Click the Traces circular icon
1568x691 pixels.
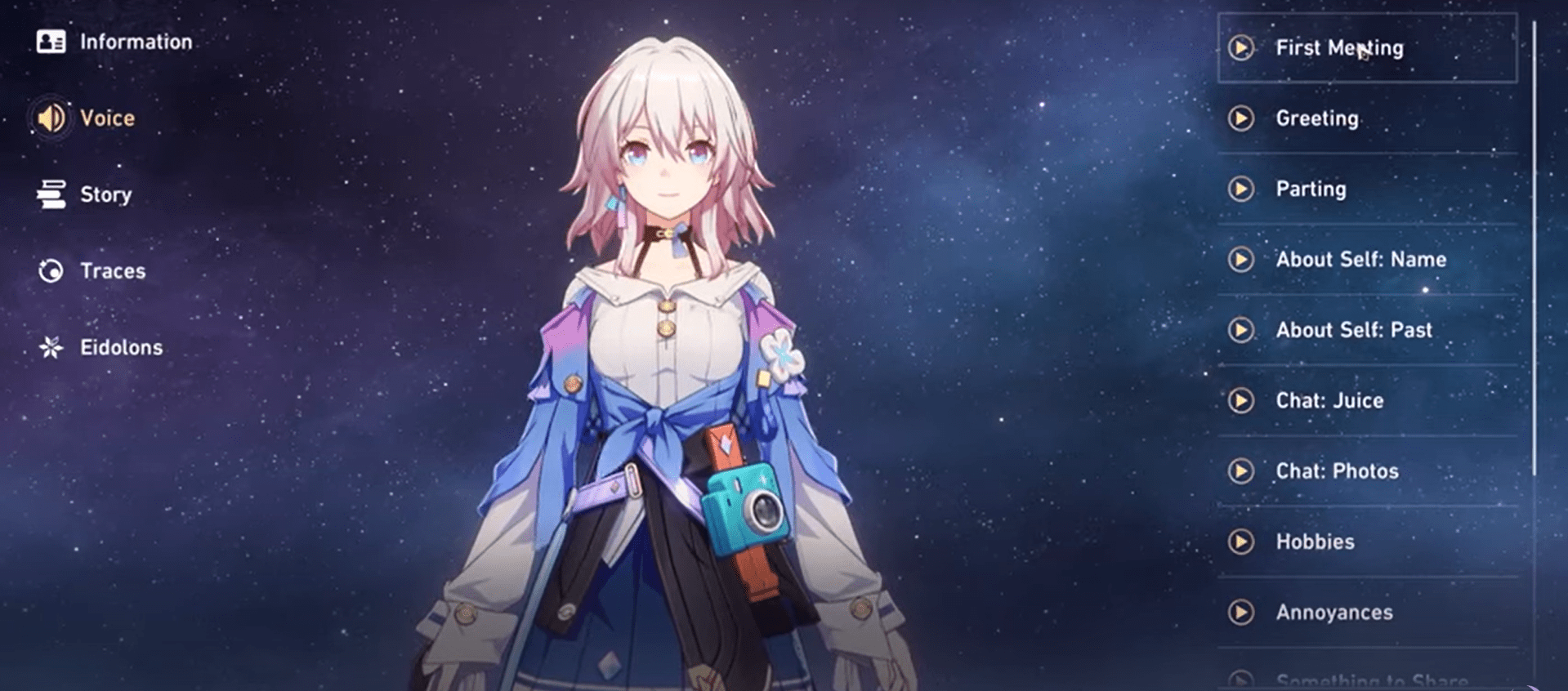coord(51,270)
